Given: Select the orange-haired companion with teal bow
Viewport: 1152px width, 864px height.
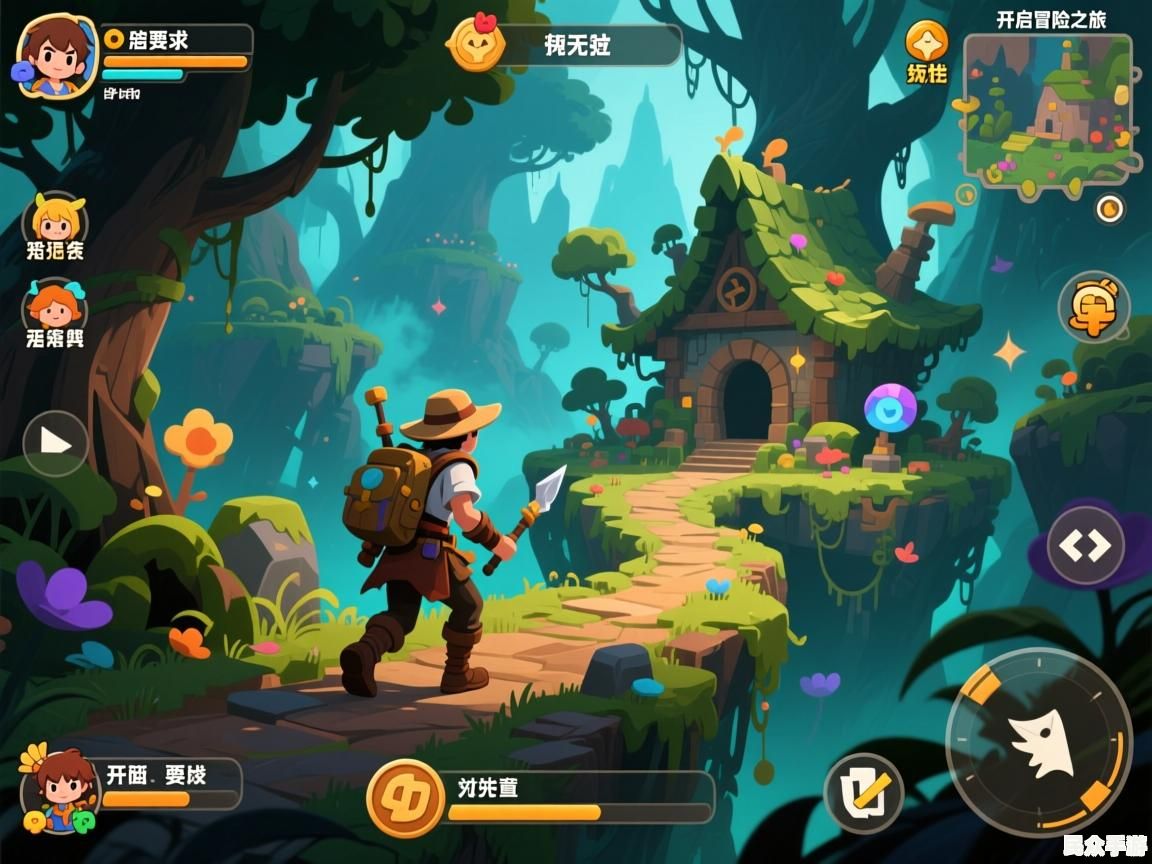Looking at the screenshot, I should coord(56,305).
